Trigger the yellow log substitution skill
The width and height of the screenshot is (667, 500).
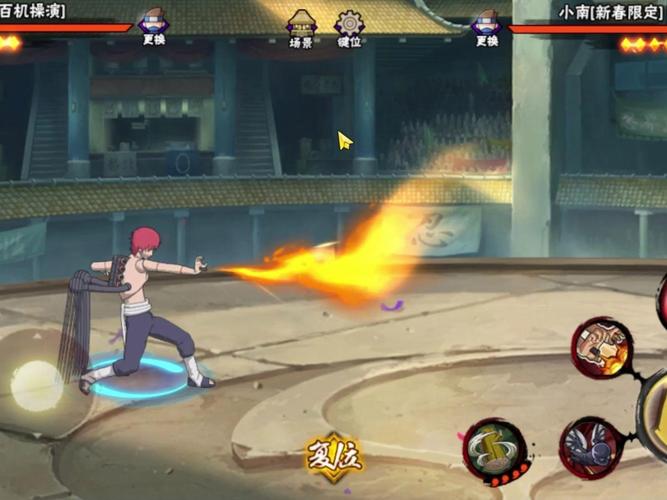[495, 449]
